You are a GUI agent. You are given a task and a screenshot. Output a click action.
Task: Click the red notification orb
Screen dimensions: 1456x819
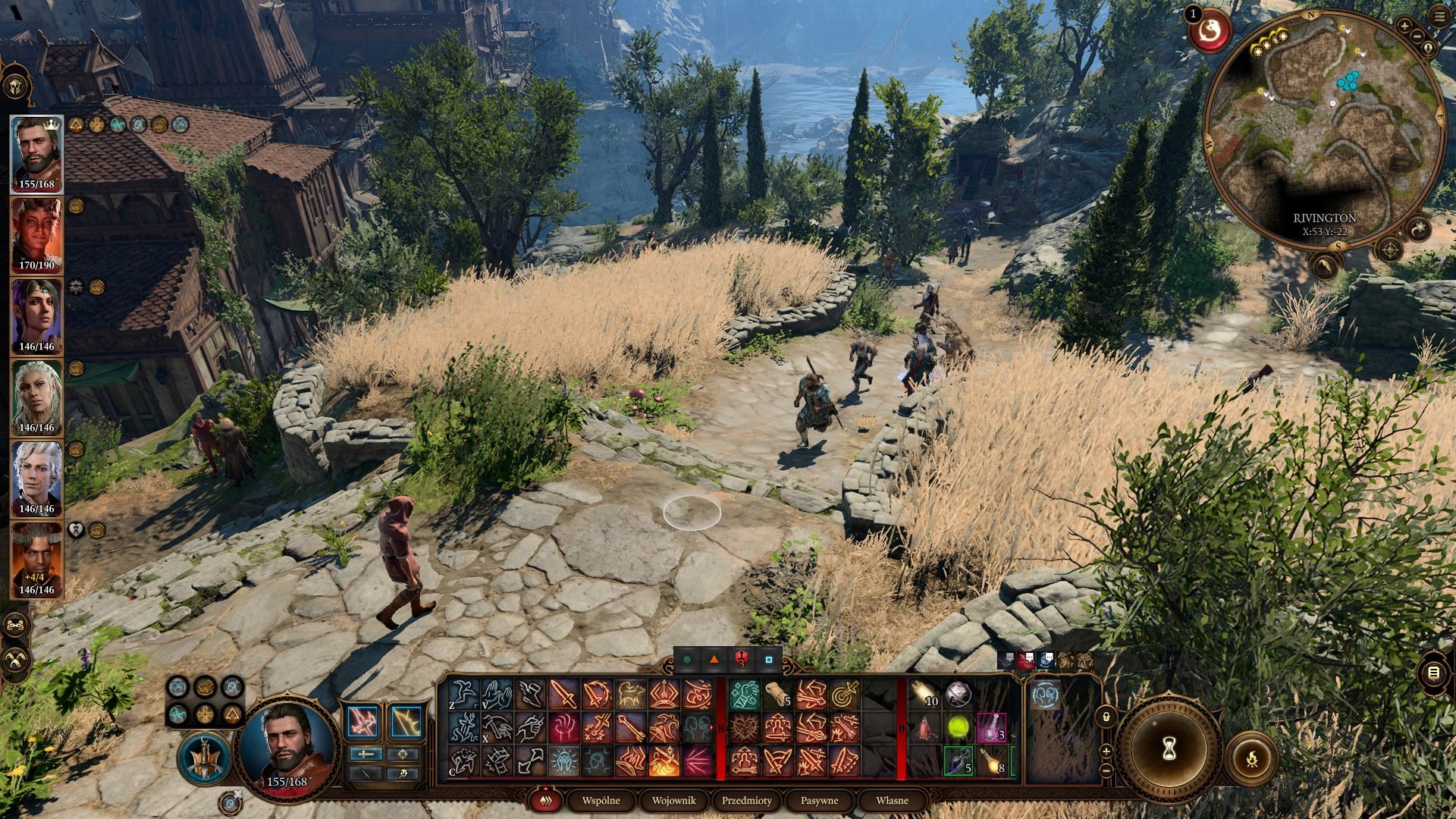[1210, 32]
